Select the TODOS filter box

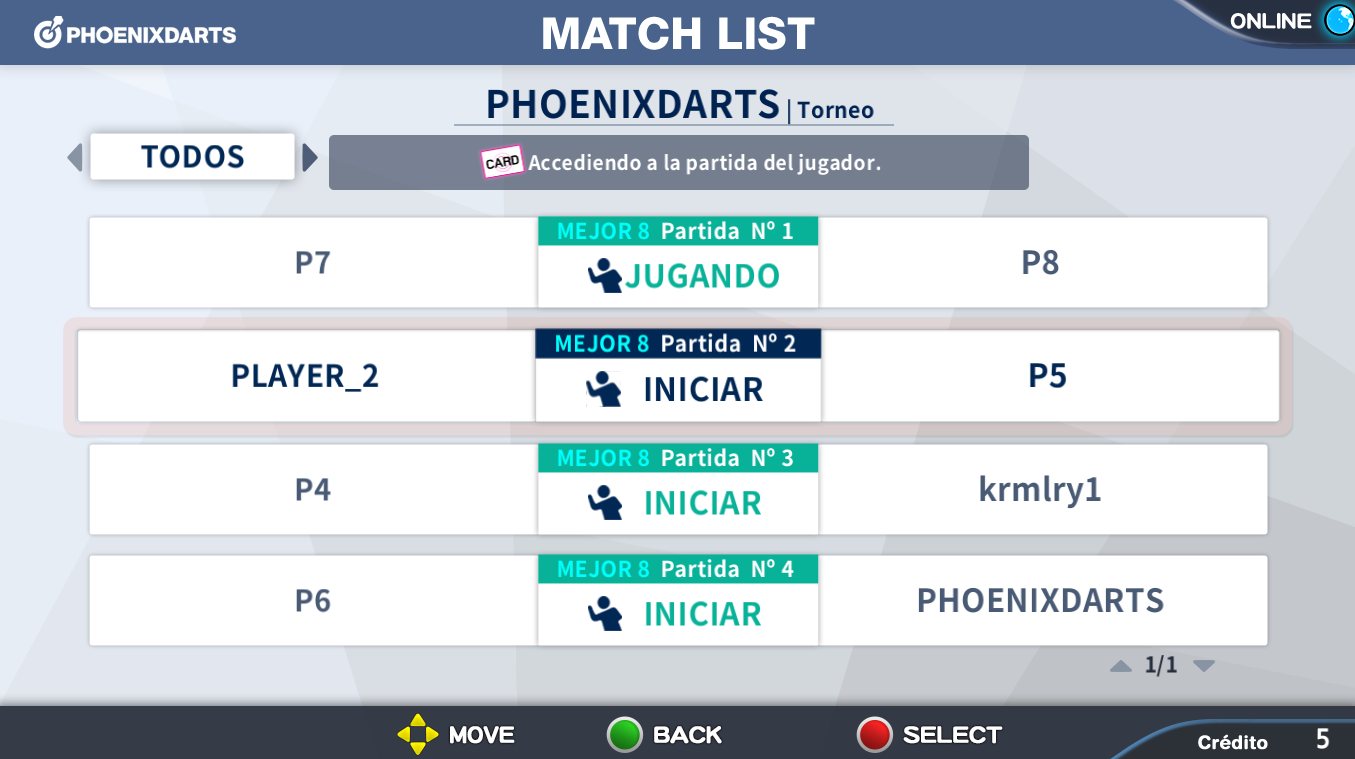[192, 157]
